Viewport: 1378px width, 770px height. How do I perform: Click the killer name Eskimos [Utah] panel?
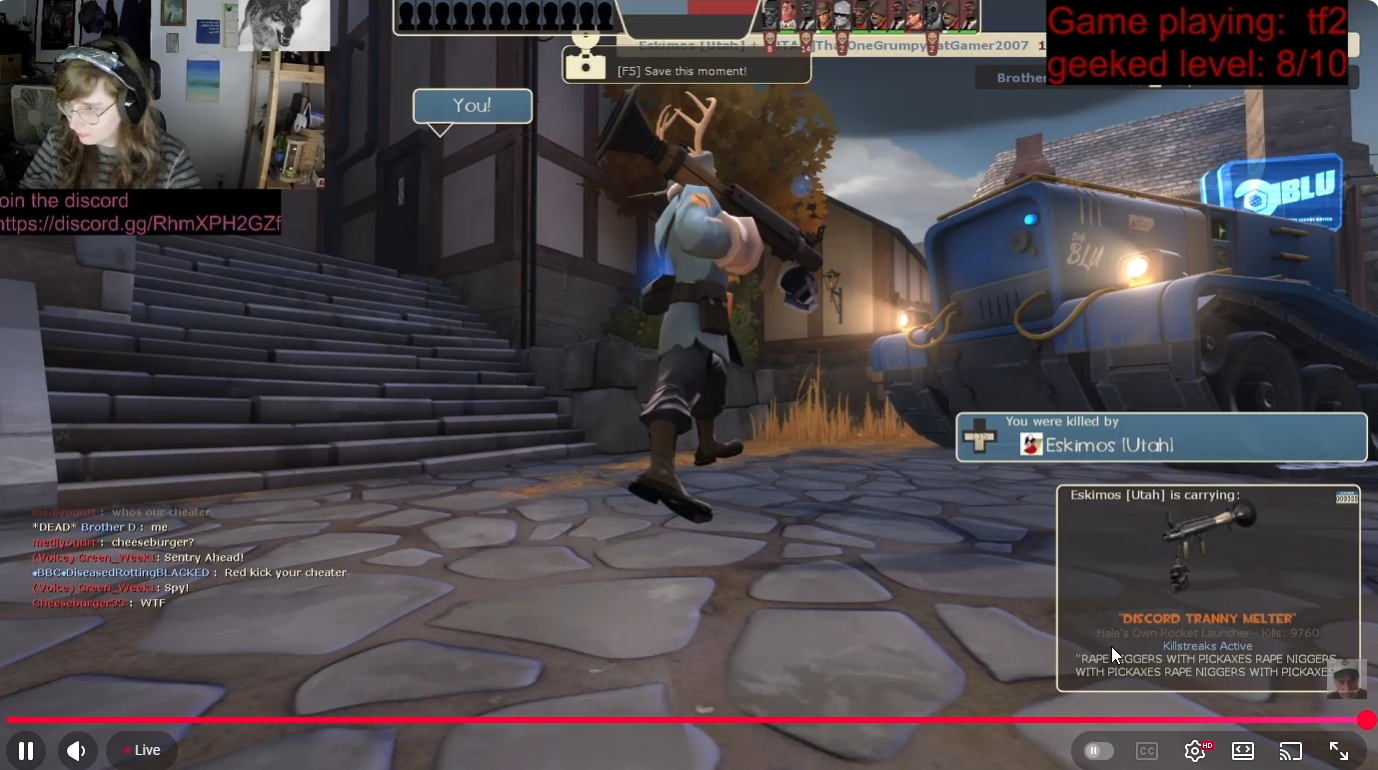(x=1161, y=437)
